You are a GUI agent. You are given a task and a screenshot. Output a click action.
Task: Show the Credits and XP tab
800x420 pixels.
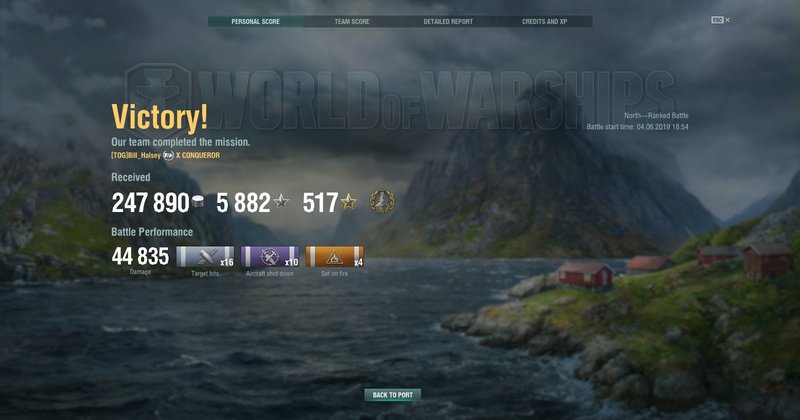543,21
